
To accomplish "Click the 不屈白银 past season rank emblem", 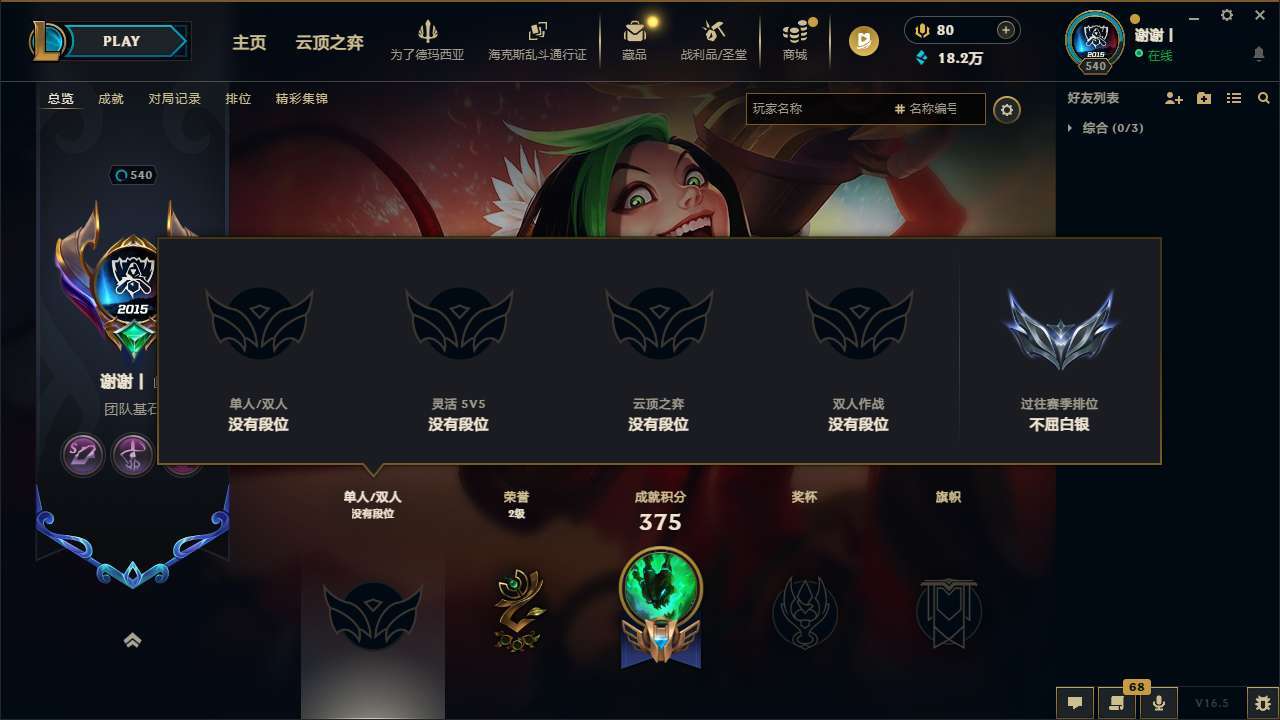I will click(x=1061, y=327).
